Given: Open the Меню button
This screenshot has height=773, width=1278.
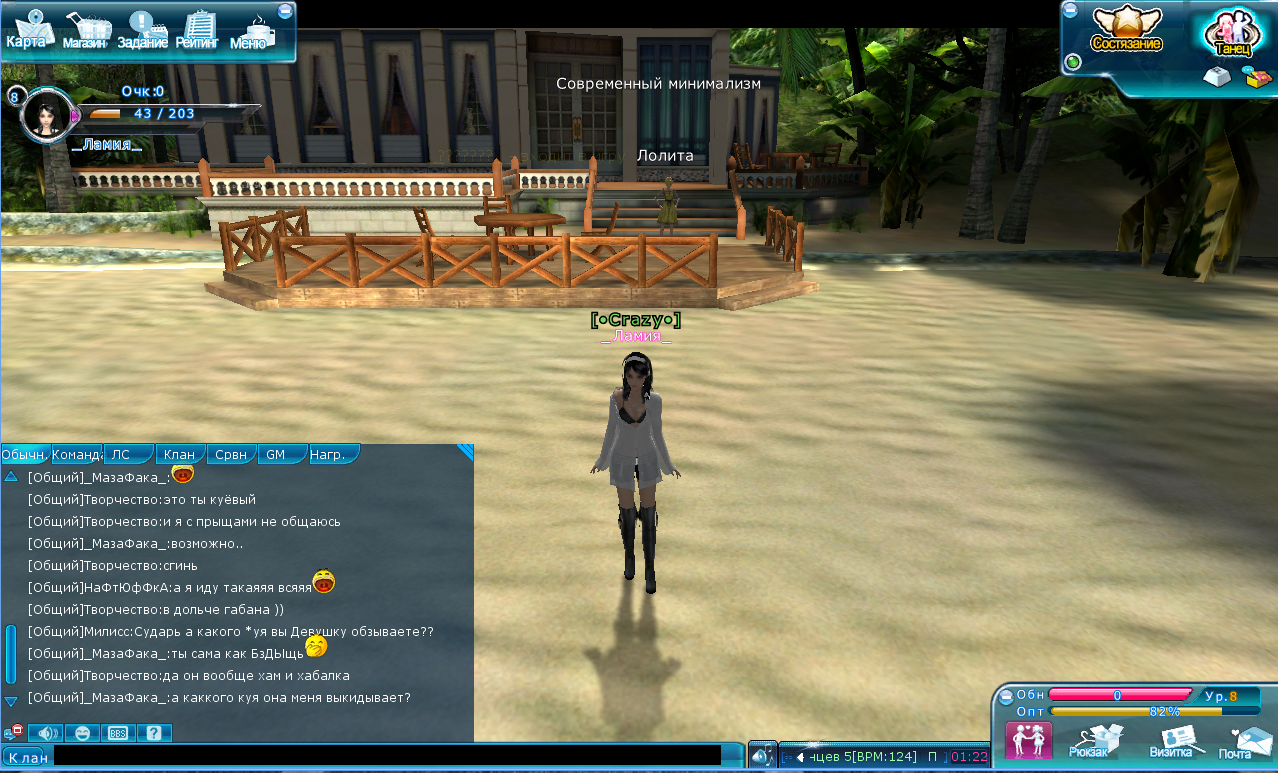Looking at the screenshot, I should click(x=250, y=32).
